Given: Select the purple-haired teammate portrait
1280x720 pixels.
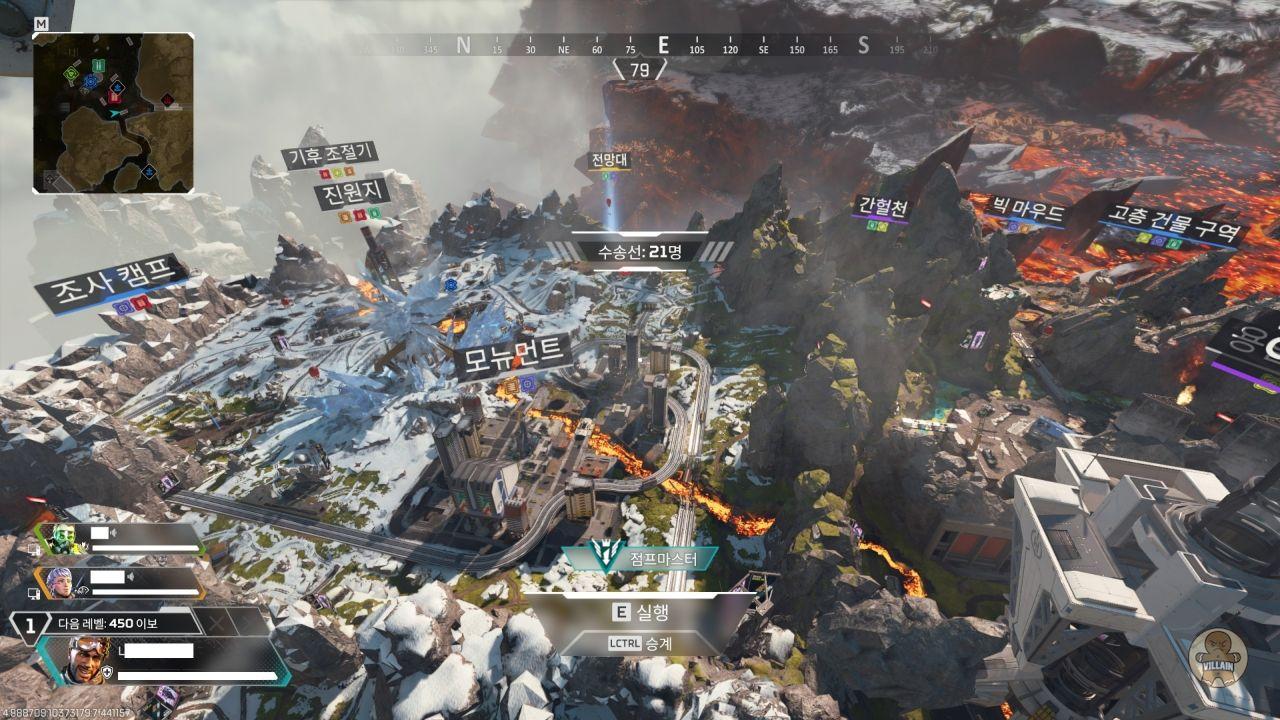Looking at the screenshot, I should click(58, 582).
